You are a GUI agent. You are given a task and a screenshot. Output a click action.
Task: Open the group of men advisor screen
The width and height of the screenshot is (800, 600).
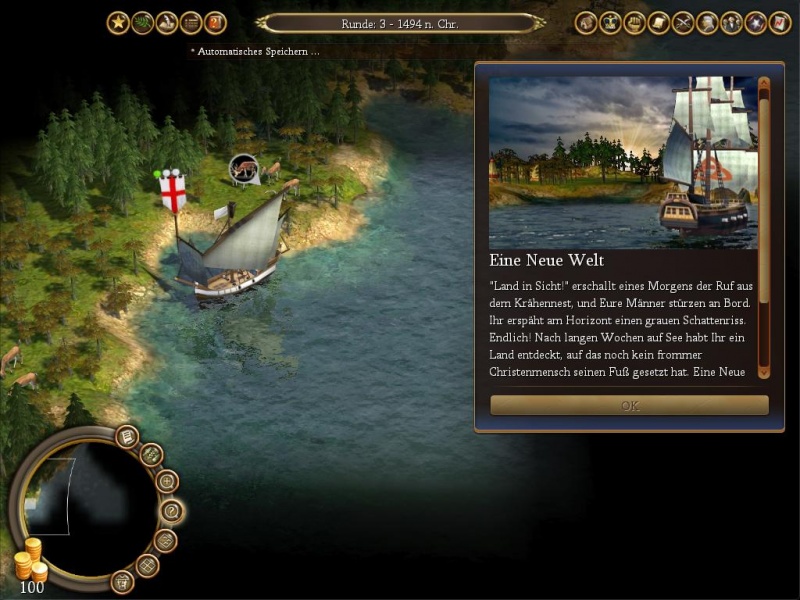(x=731, y=23)
